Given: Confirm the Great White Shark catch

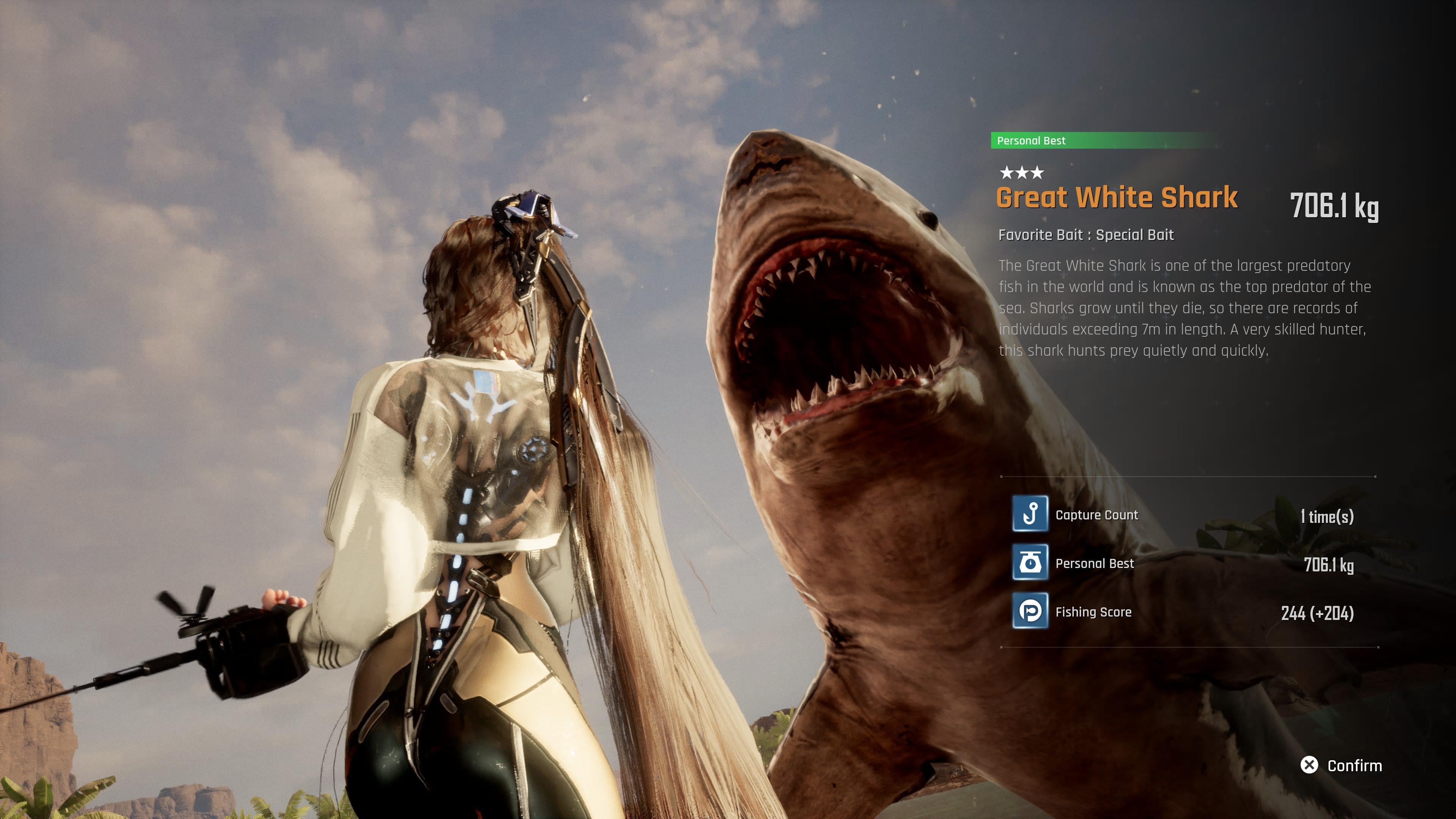Looking at the screenshot, I should pyautogui.click(x=1342, y=765).
